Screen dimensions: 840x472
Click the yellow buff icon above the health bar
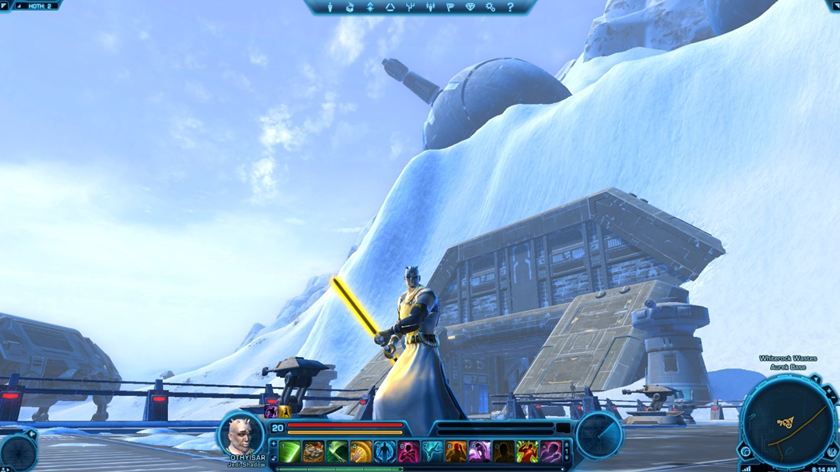click(x=284, y=410)
